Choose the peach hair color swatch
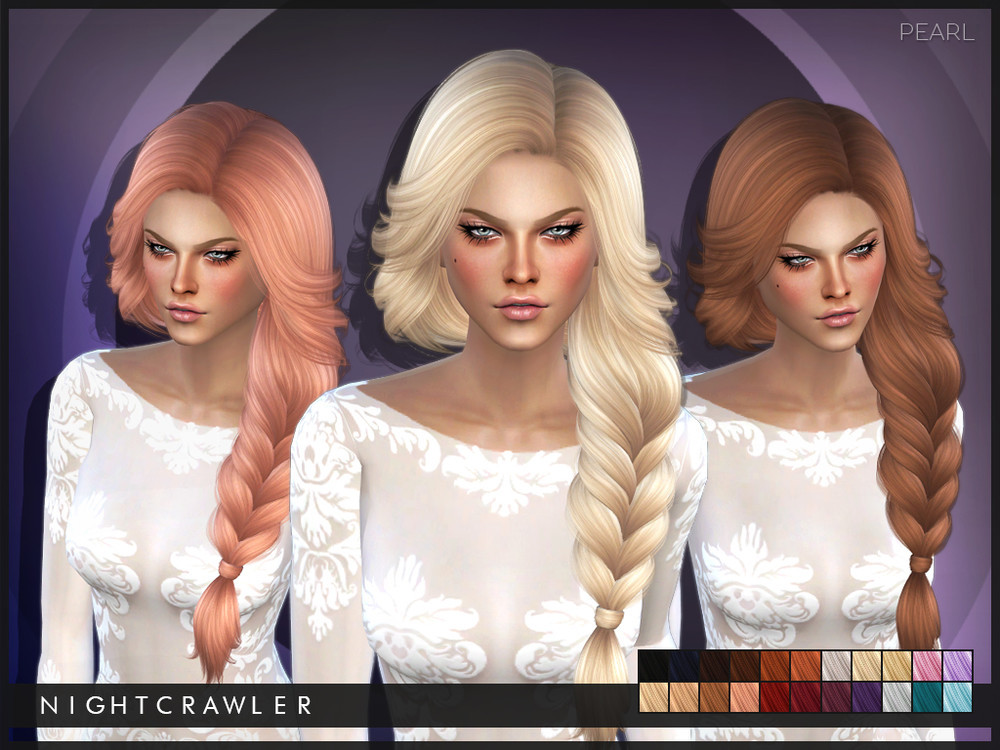This screenshot has height=750, width=1000. (x=744, y=697)
